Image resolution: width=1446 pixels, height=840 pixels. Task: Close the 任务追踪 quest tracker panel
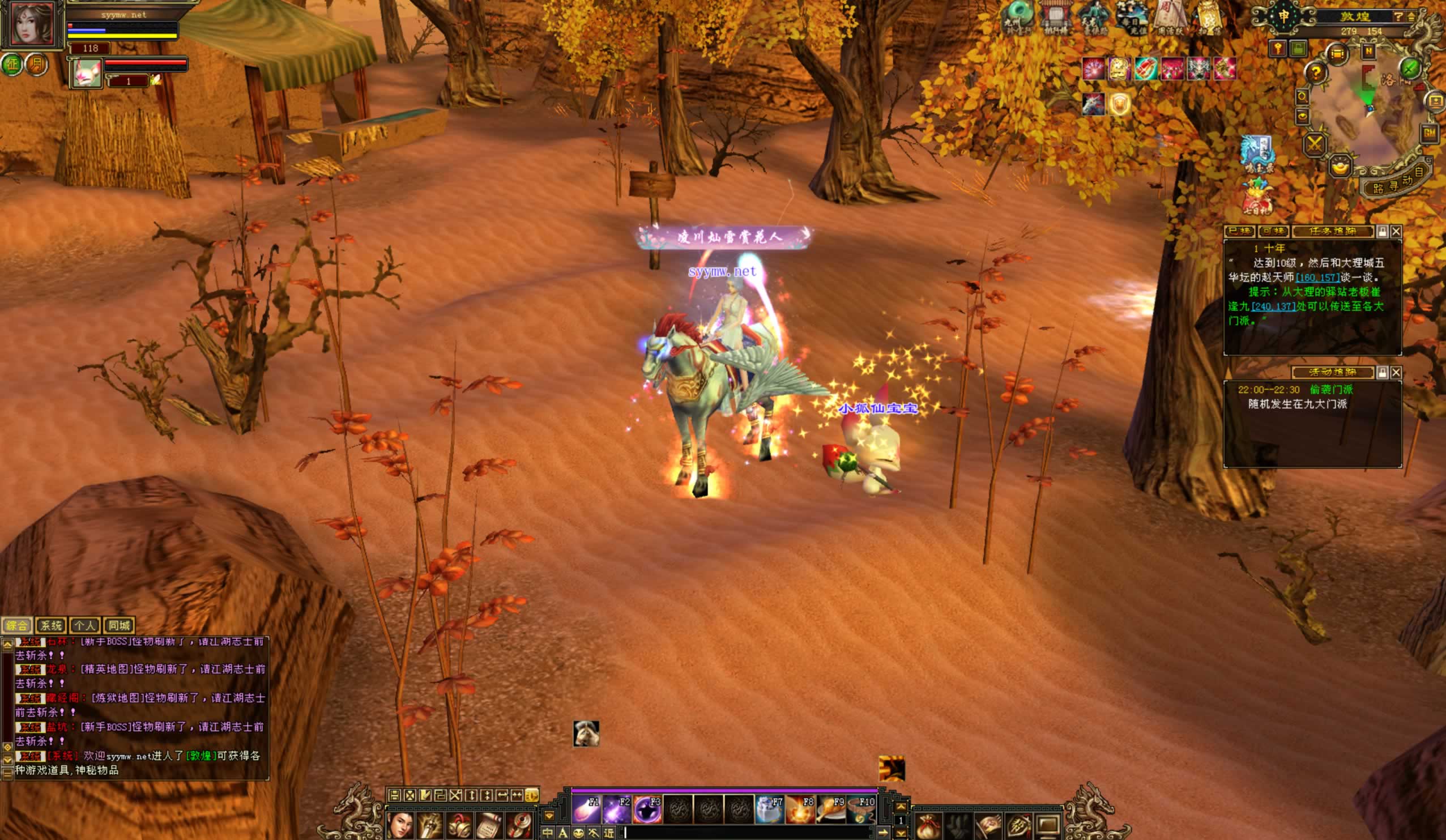pos(1396,231)
